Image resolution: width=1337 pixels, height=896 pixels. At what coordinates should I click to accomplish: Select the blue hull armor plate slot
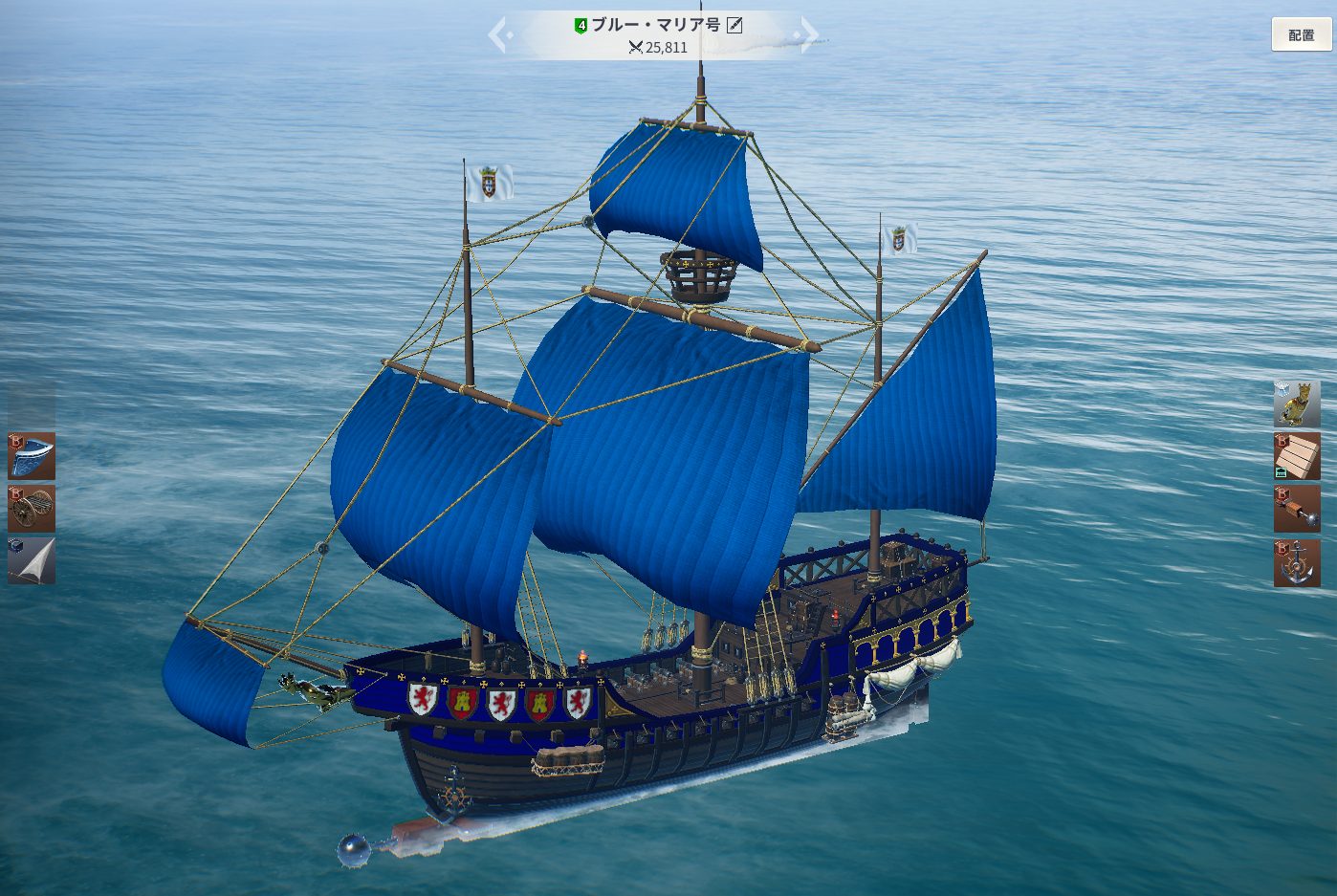click(x=32, y=455)
